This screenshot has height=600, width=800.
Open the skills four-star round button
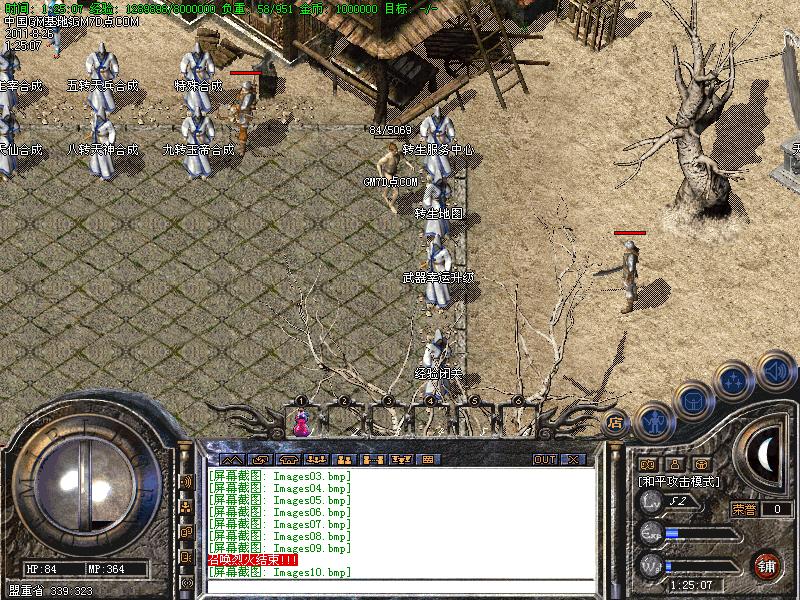[x=735, y=381]
